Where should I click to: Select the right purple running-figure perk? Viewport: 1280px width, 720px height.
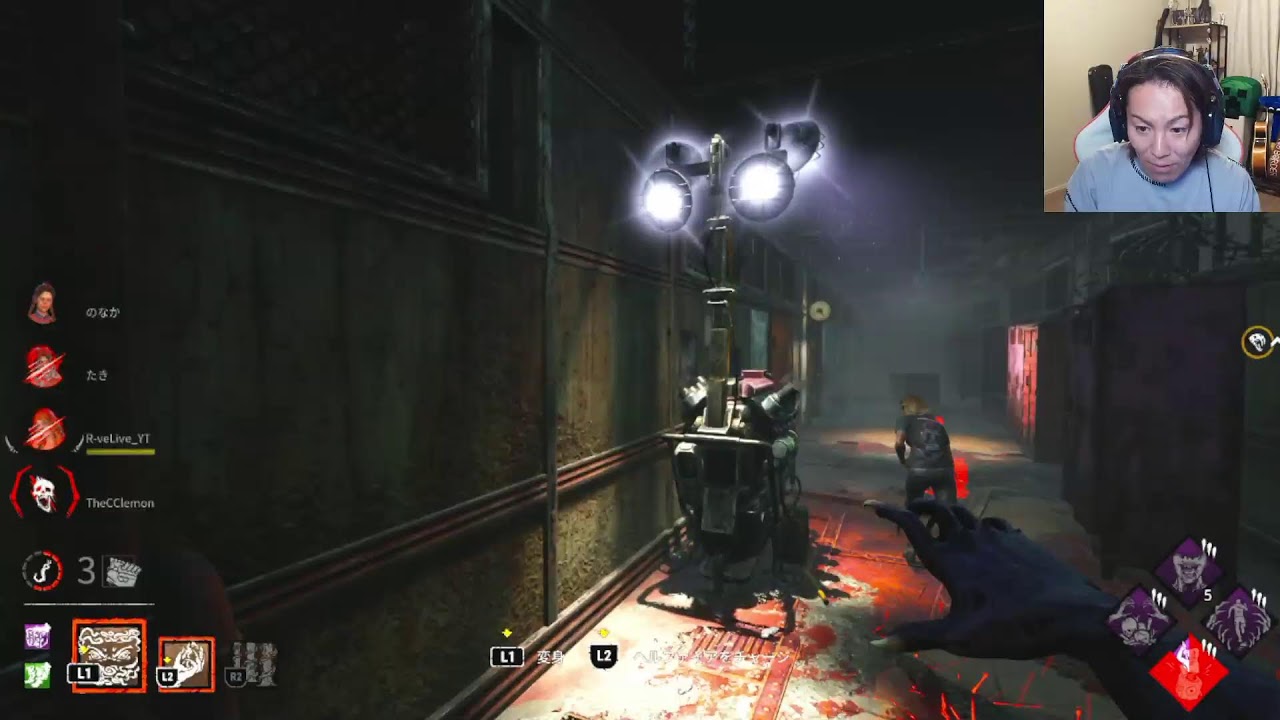[x=1237, y=619]
